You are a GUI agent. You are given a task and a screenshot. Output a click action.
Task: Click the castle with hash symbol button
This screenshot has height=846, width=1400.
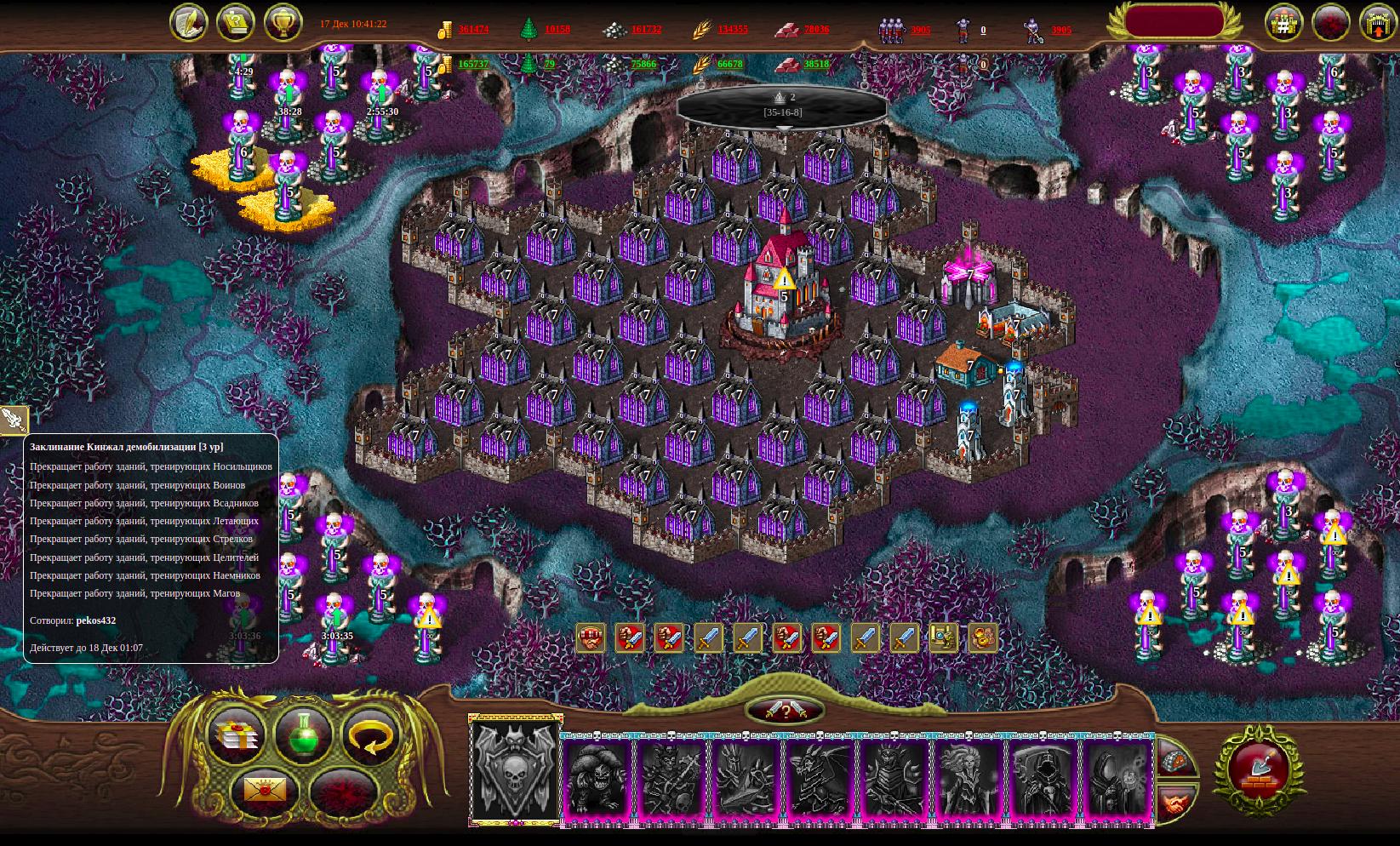[1283, 24]
